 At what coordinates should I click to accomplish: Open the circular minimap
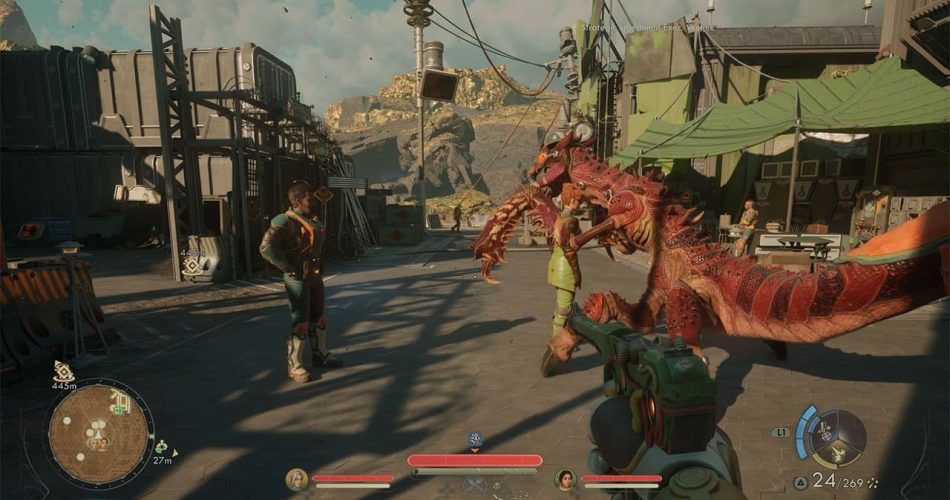pyautogui.click(x=98, y=433)
